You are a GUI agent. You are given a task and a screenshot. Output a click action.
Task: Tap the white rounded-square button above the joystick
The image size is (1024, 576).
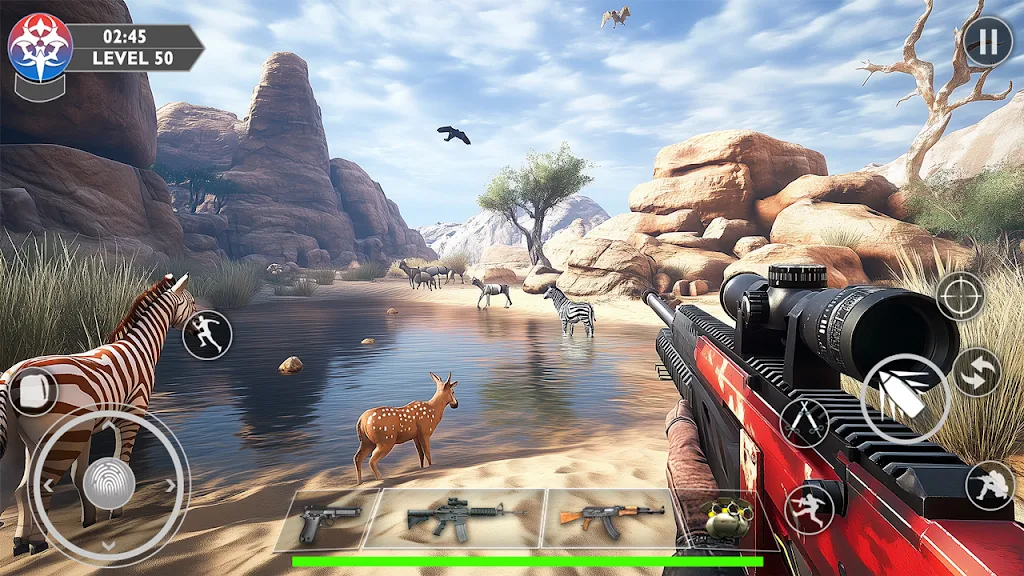(33, 391)
